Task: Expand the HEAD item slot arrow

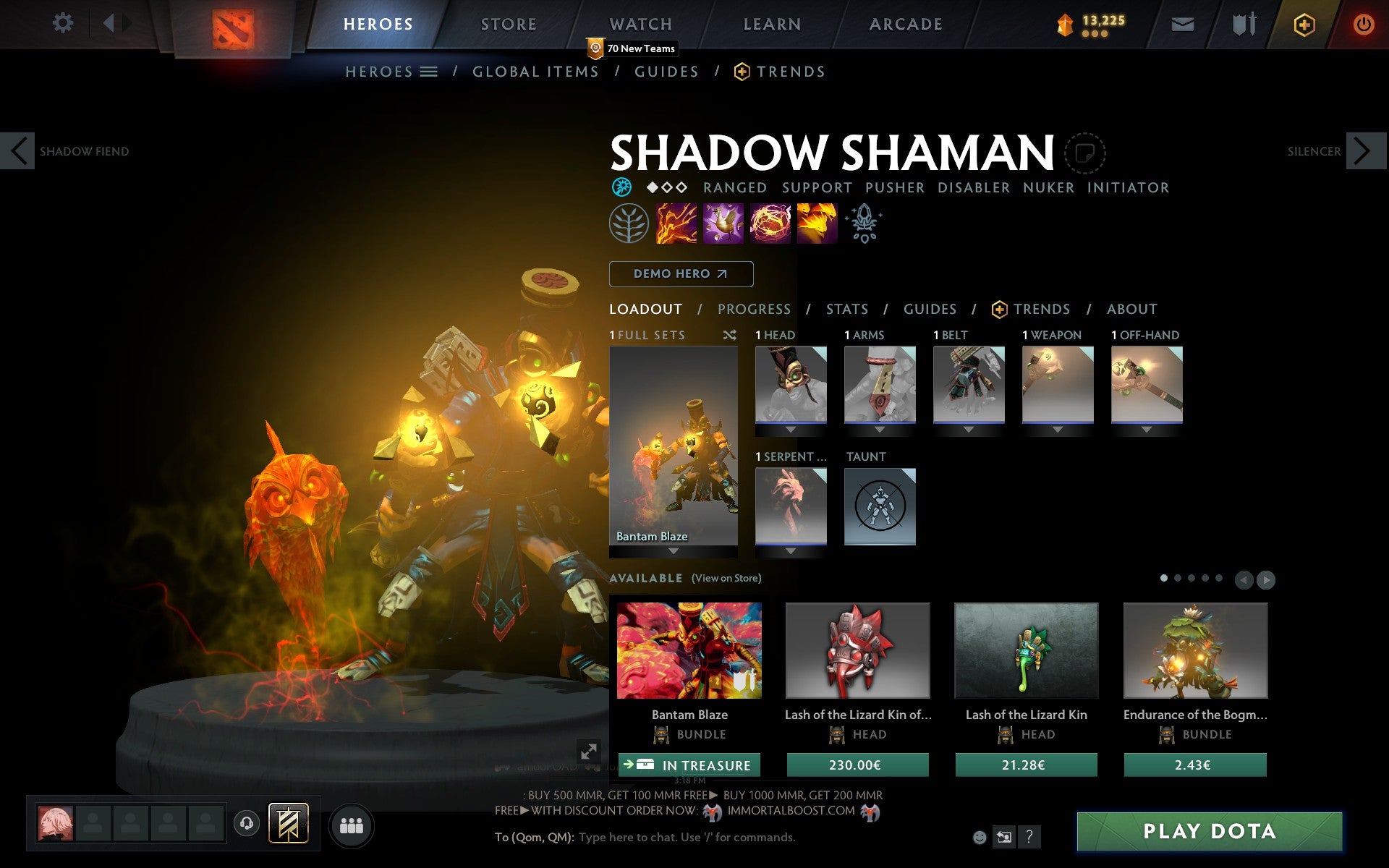Action: 791,428
